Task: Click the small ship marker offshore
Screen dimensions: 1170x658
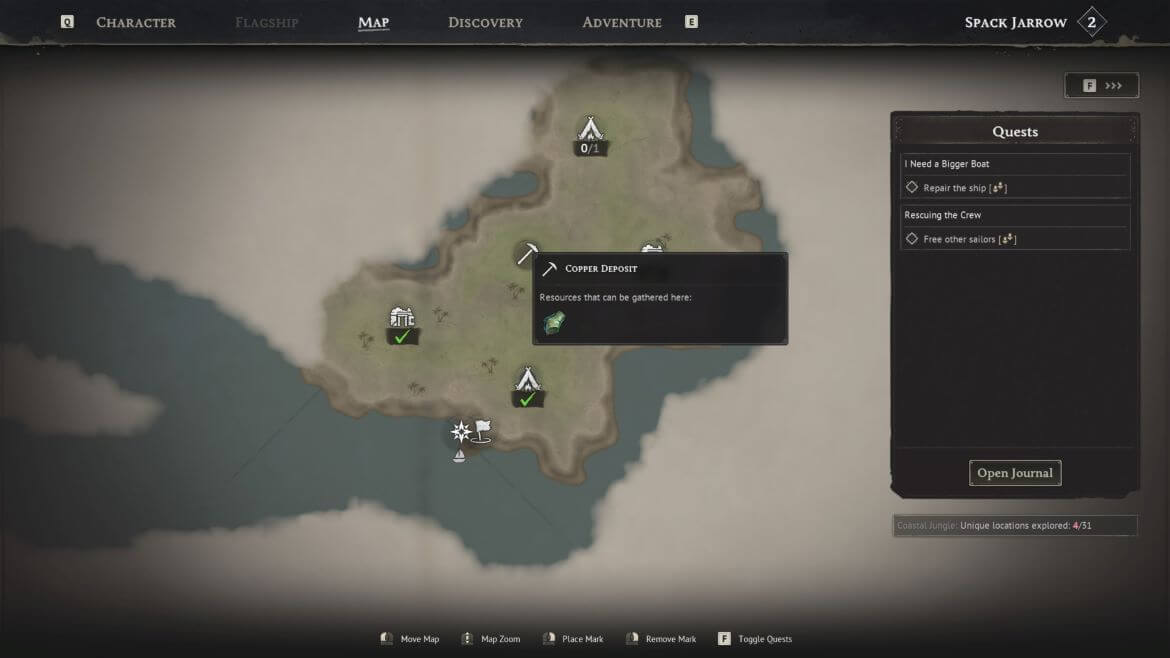Action: [459, 456]
